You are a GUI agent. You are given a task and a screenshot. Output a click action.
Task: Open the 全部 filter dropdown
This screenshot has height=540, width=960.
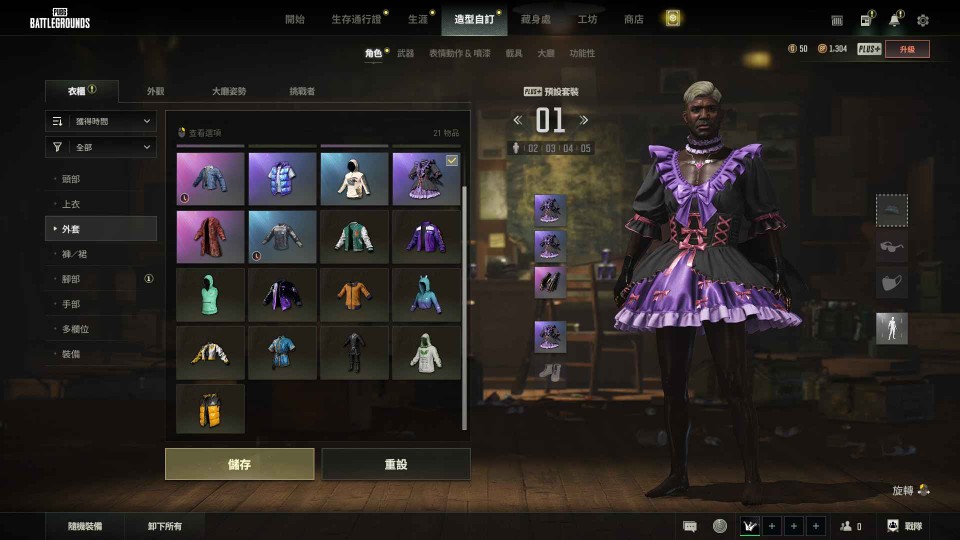coord(101,147)
